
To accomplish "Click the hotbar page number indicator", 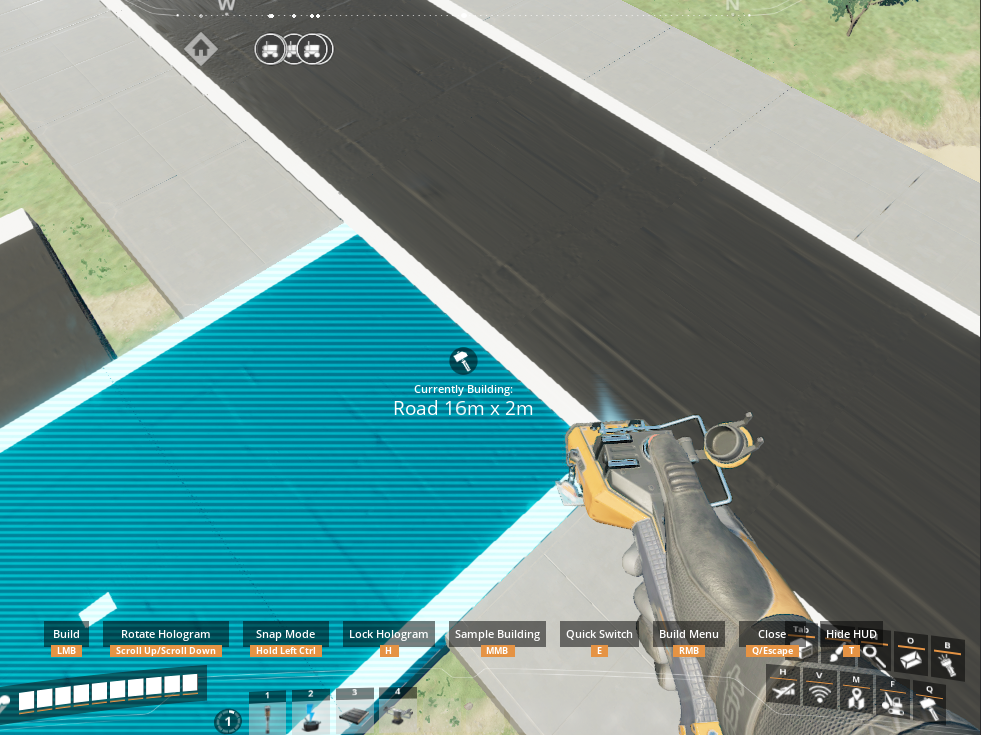I will (228, 721).
